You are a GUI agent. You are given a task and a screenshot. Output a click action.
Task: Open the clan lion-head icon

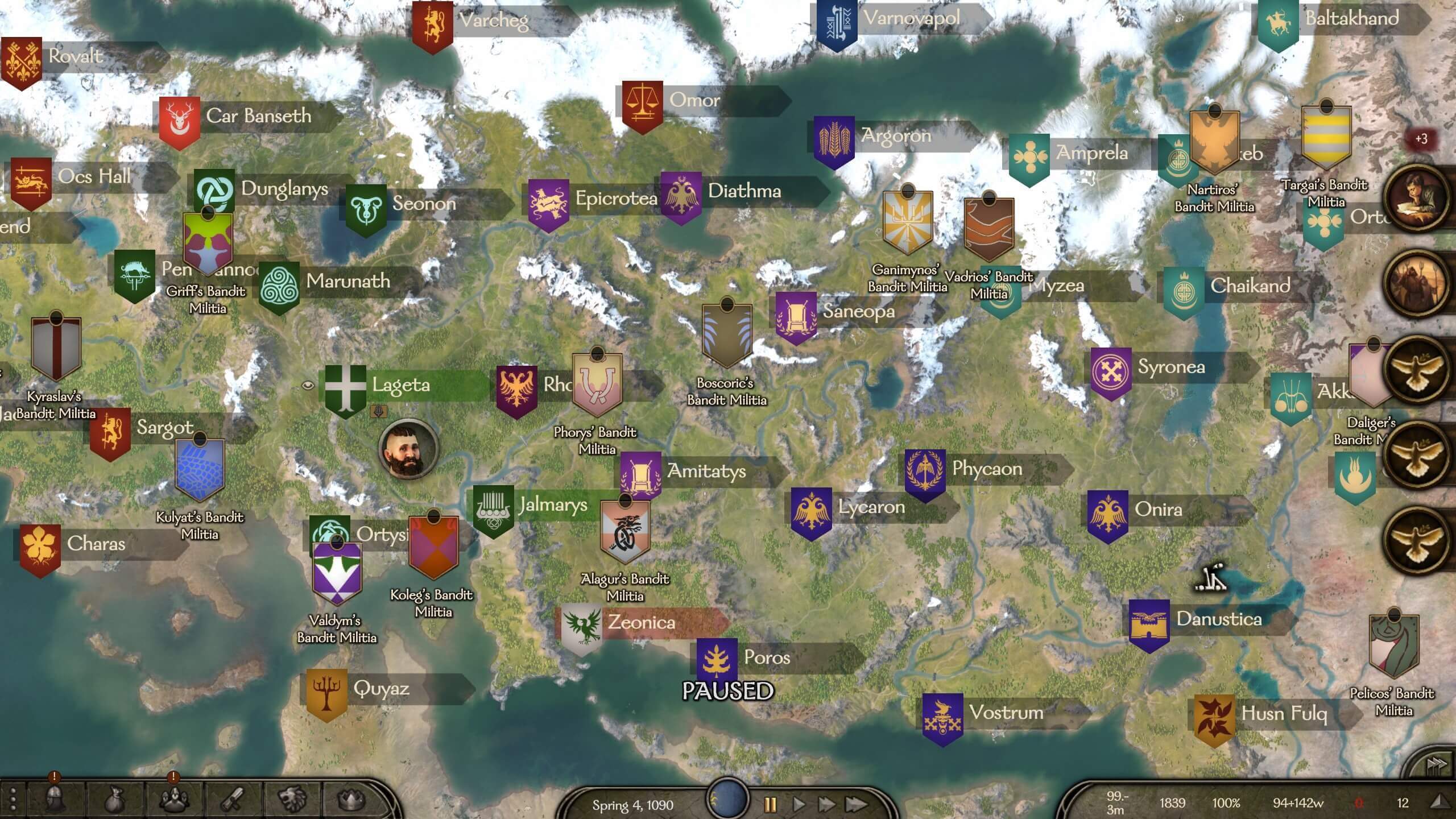click(292, 799)
